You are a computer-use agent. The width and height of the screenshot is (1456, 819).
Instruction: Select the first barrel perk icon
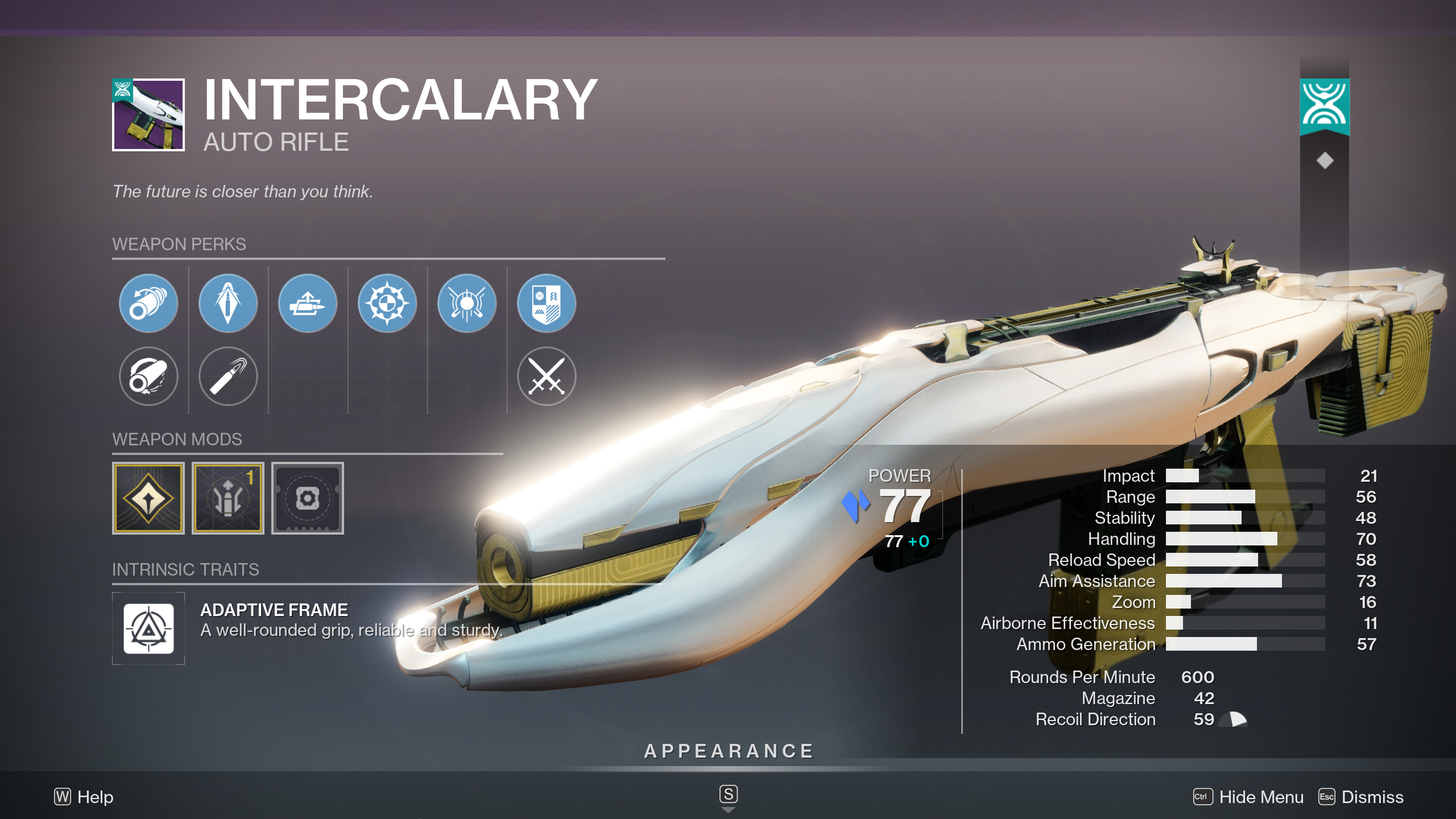point(148,303)
